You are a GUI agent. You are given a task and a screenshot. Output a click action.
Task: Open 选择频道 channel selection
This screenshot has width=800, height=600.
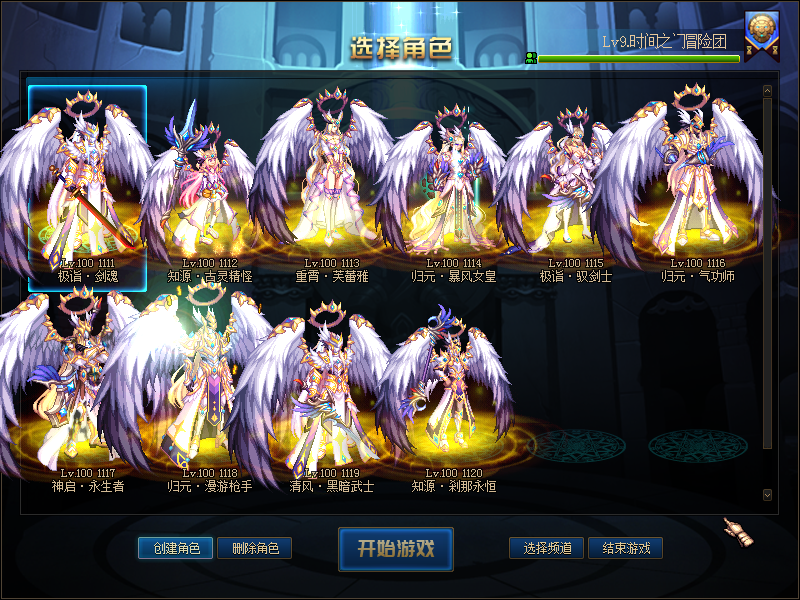tap(547, 548)
